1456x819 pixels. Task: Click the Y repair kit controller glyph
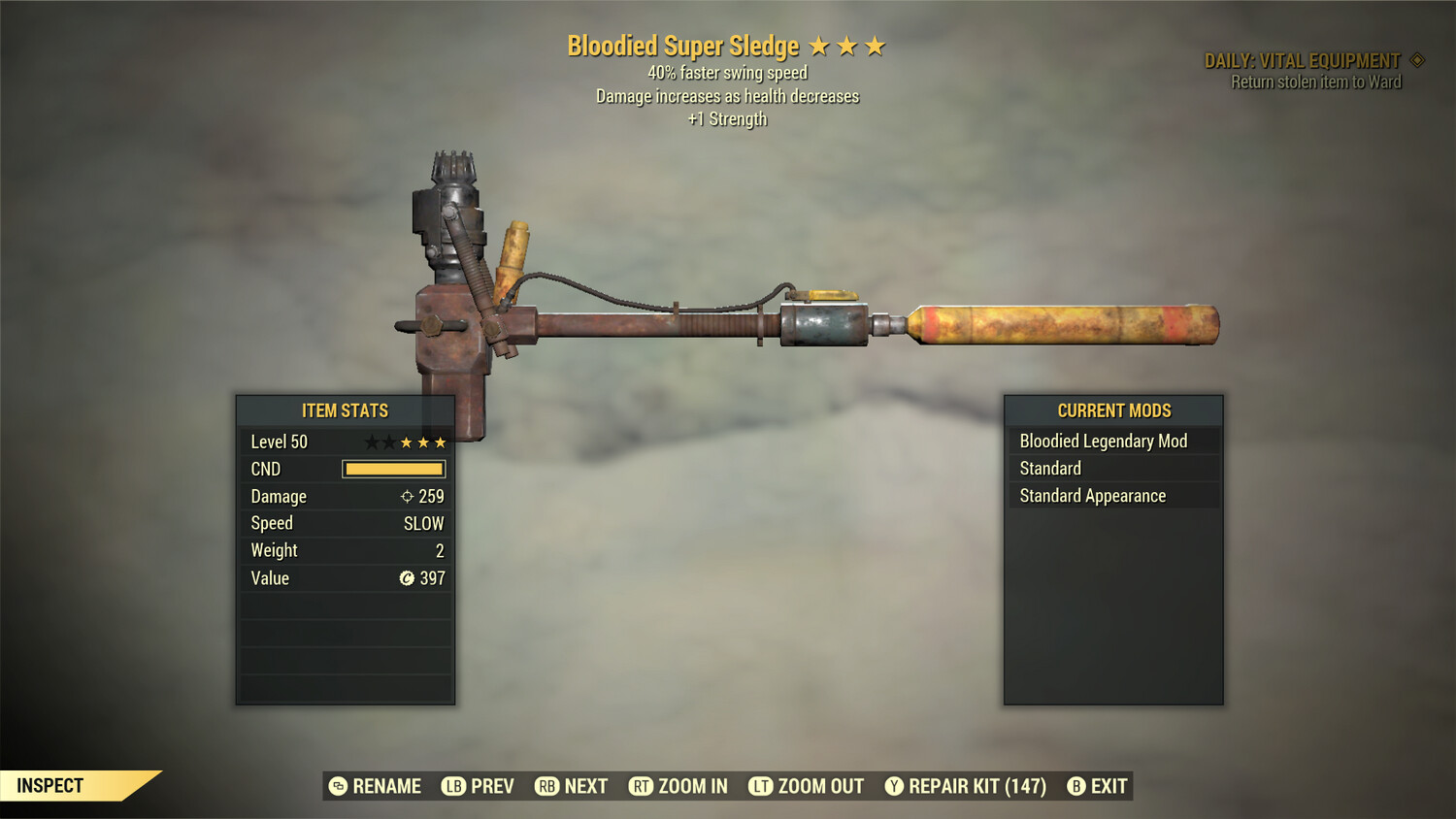point(893,786)
